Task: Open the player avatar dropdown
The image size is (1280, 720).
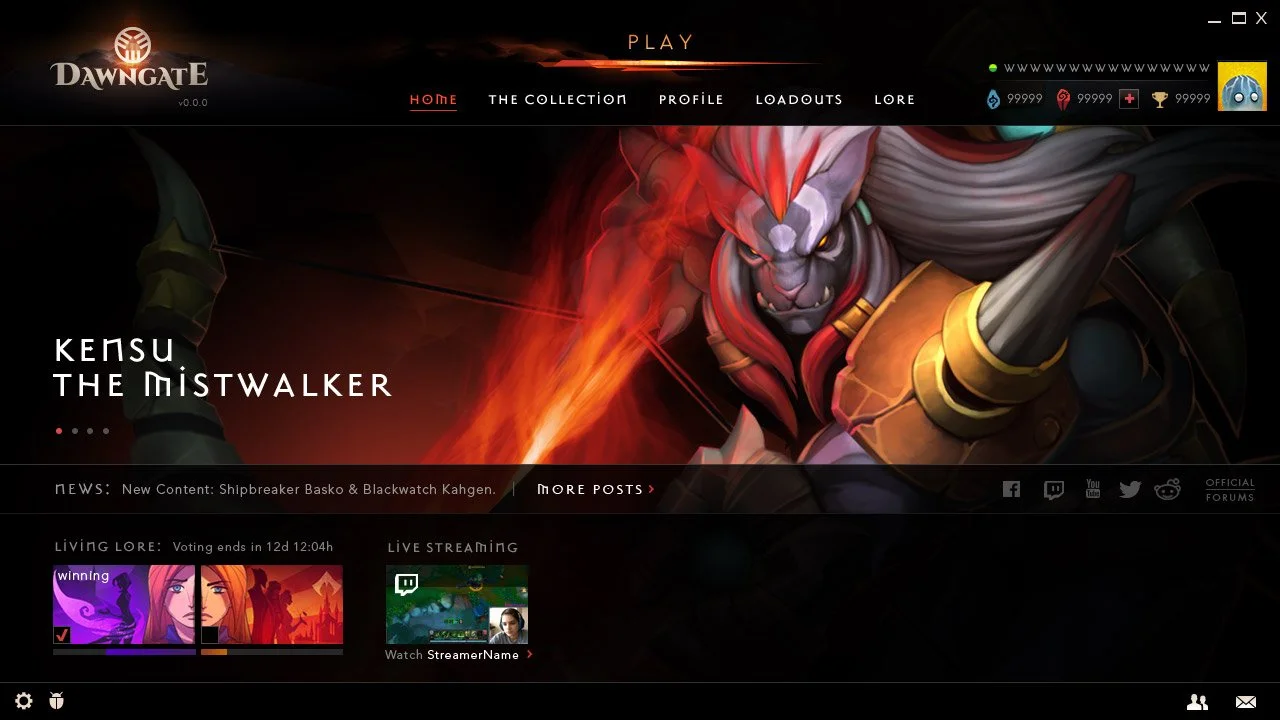Action: [x=1242, y=86]
